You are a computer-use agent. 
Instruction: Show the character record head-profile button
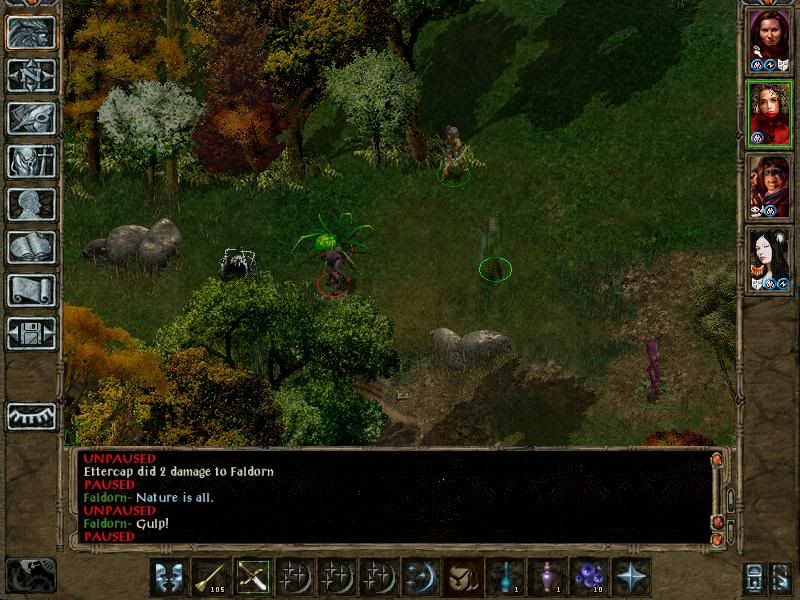point(31,204)
